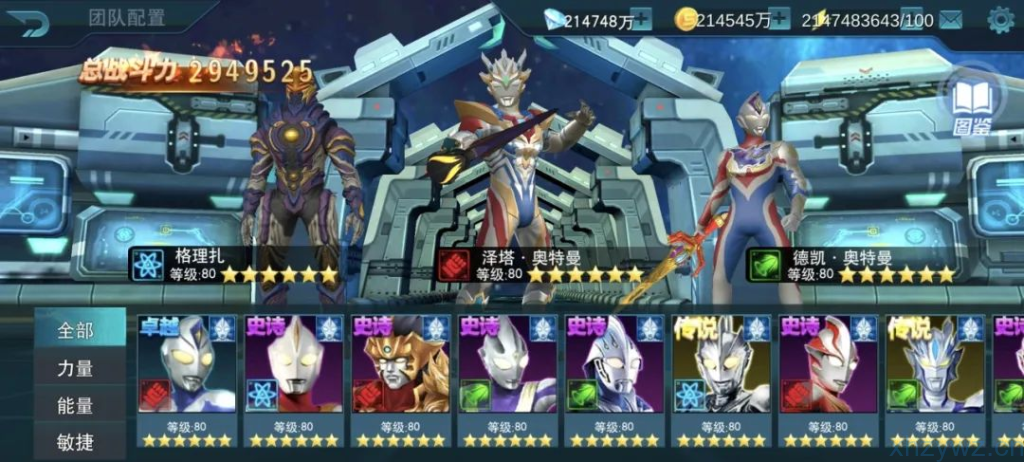Show the 能量 category heroes
Viewport: 1024px width, 462px height.
(76, 405)
